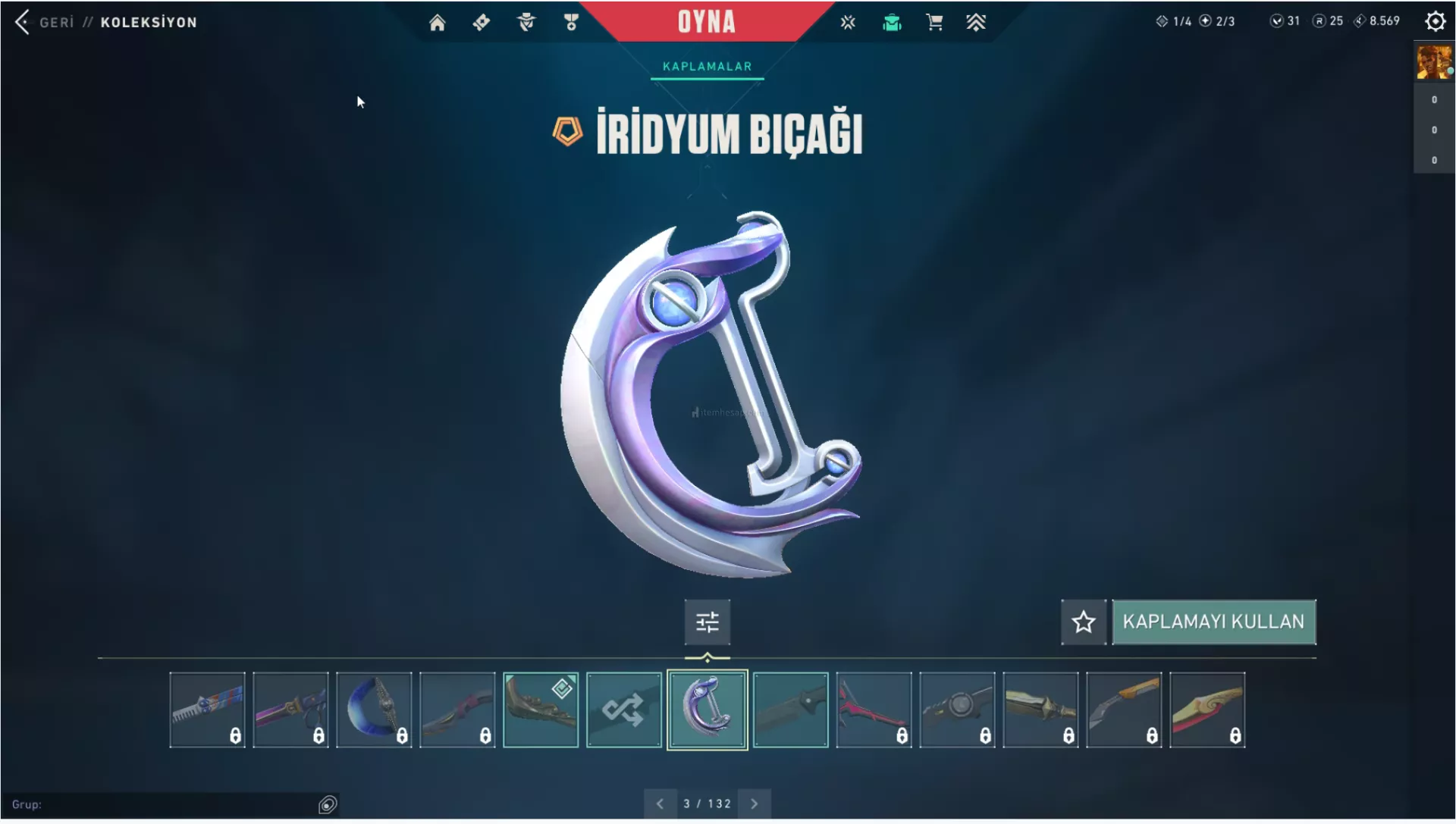Equip skin with Kaplamayı Kullan
The image size is (1456, 824).
point(1213,622)
